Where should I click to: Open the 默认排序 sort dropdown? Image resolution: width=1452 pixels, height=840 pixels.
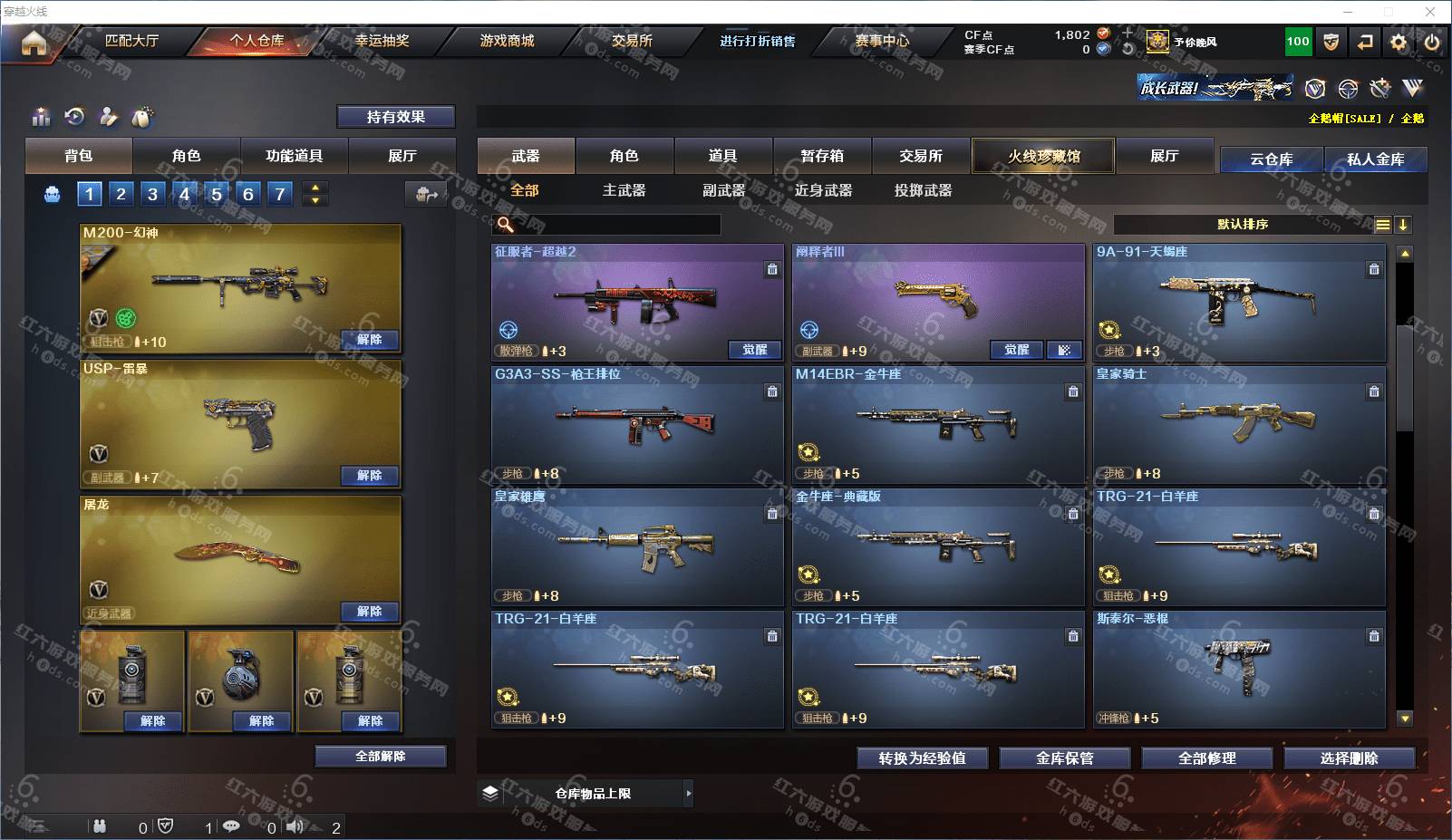click(x=1243, y=225)
